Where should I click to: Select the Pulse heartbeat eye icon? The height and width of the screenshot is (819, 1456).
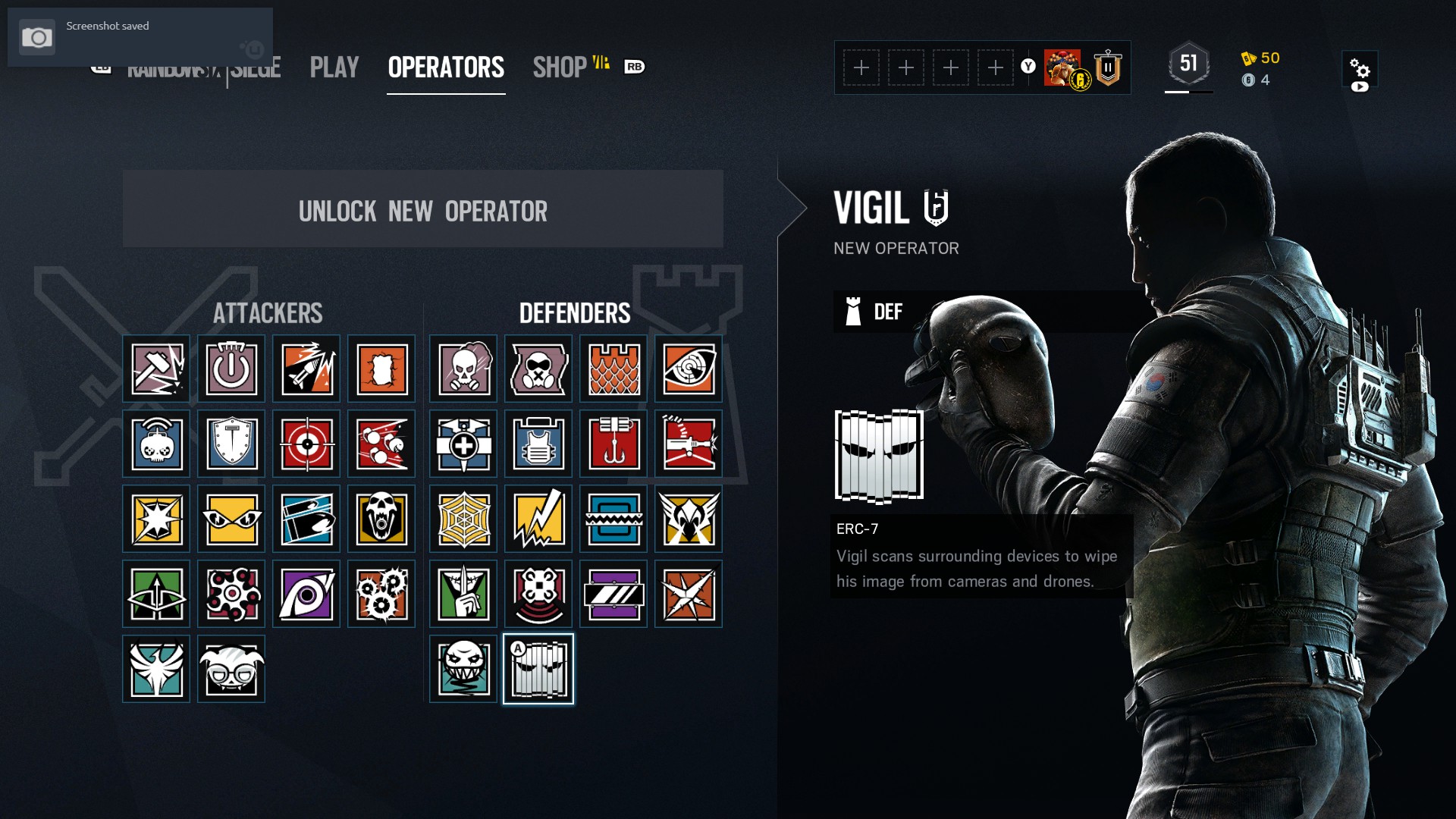pyautogui.click(x=689, y=369)
